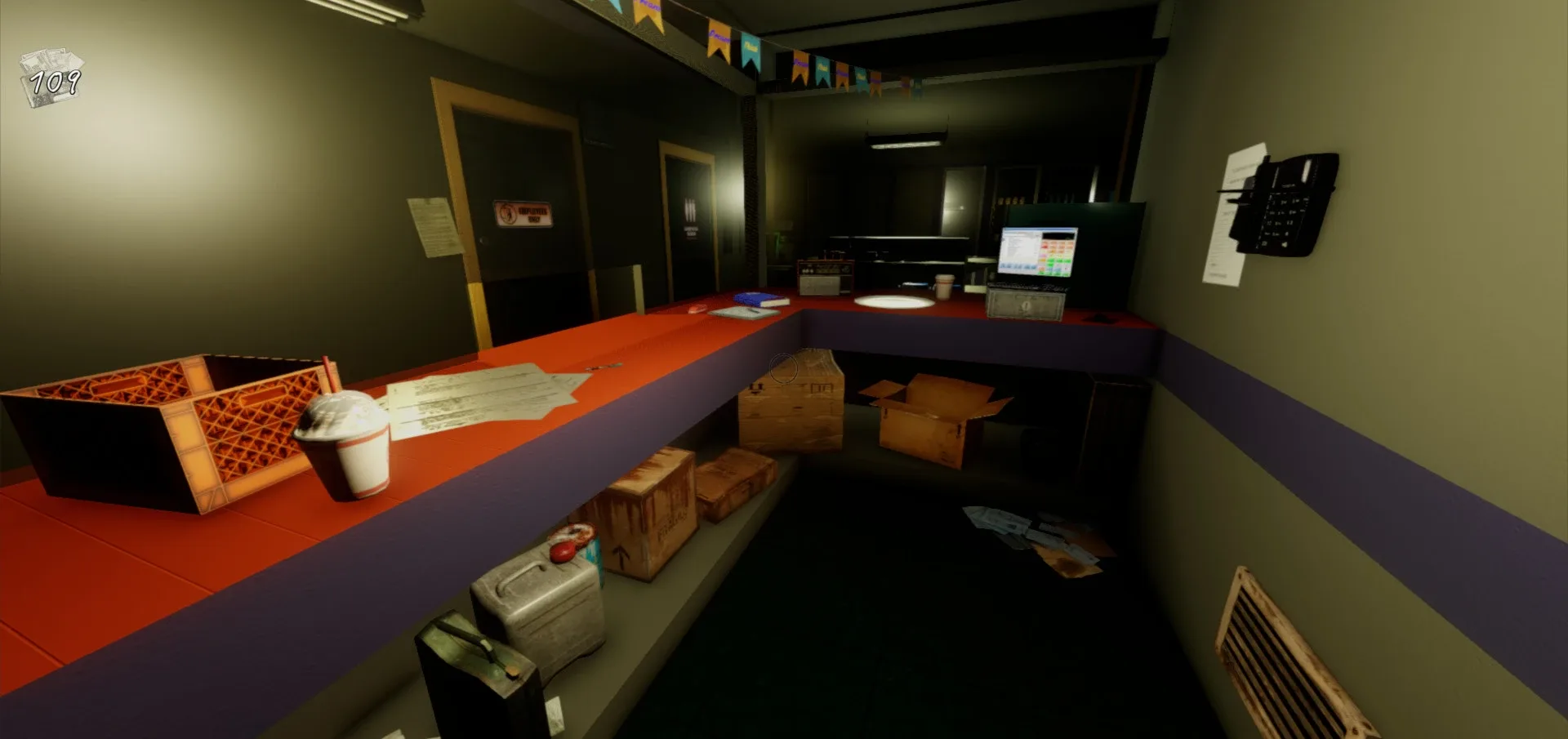Click the cash box icon below the register monitor
This screenshot has width=1568, height=739.
coord(1026,303)
